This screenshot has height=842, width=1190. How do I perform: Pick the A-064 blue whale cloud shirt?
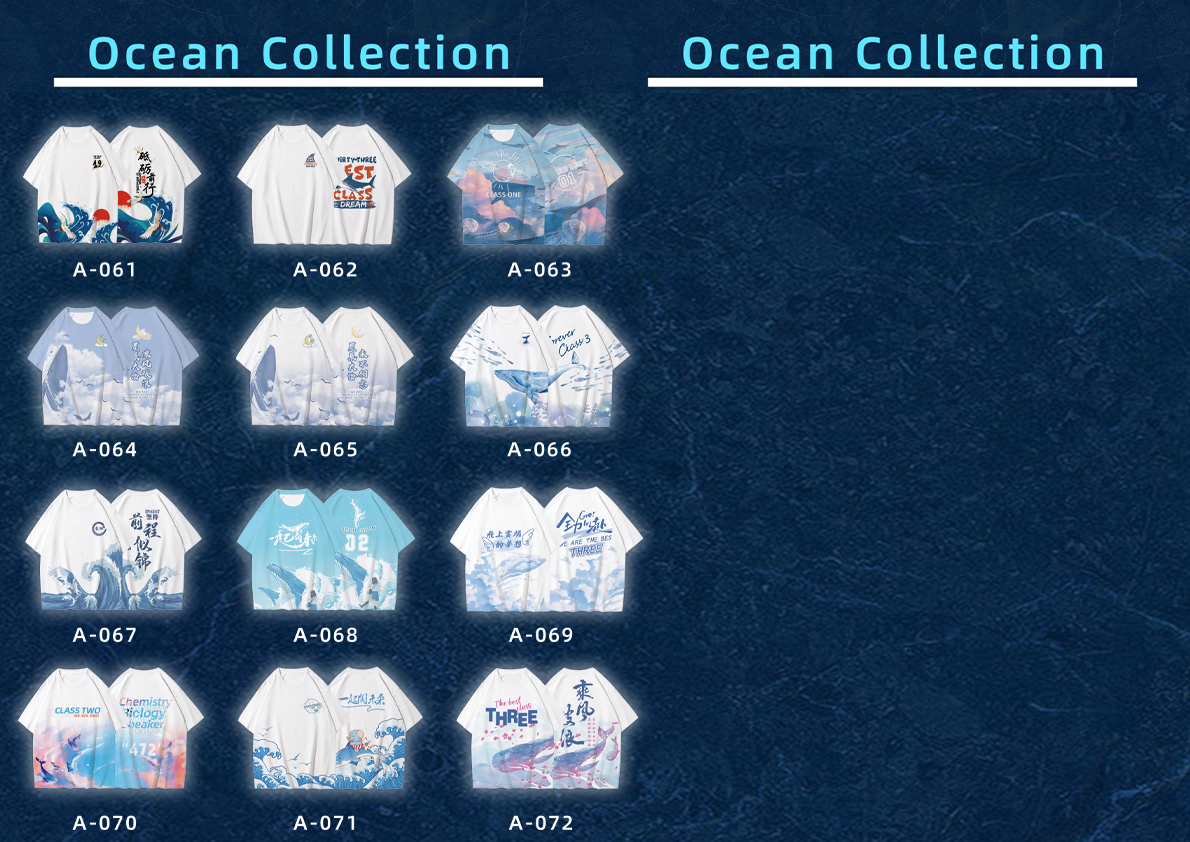111,367
